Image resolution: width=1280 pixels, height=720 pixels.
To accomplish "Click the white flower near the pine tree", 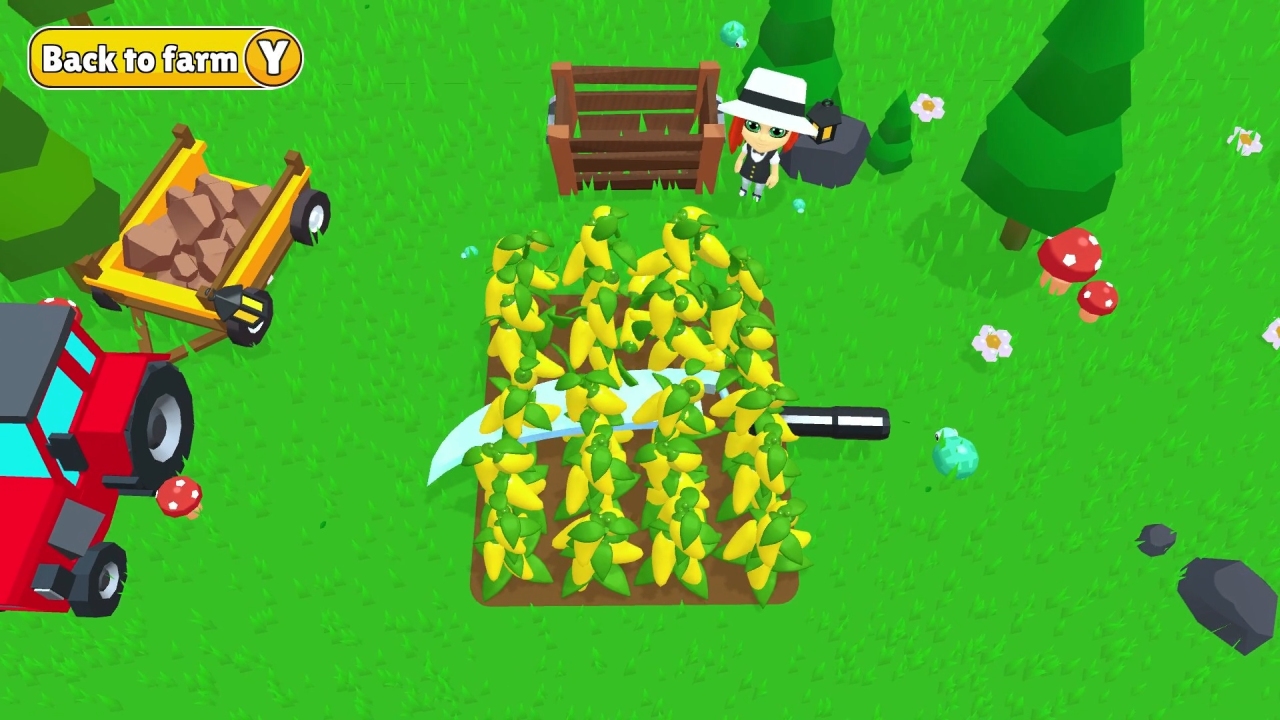I will [928, 105].
